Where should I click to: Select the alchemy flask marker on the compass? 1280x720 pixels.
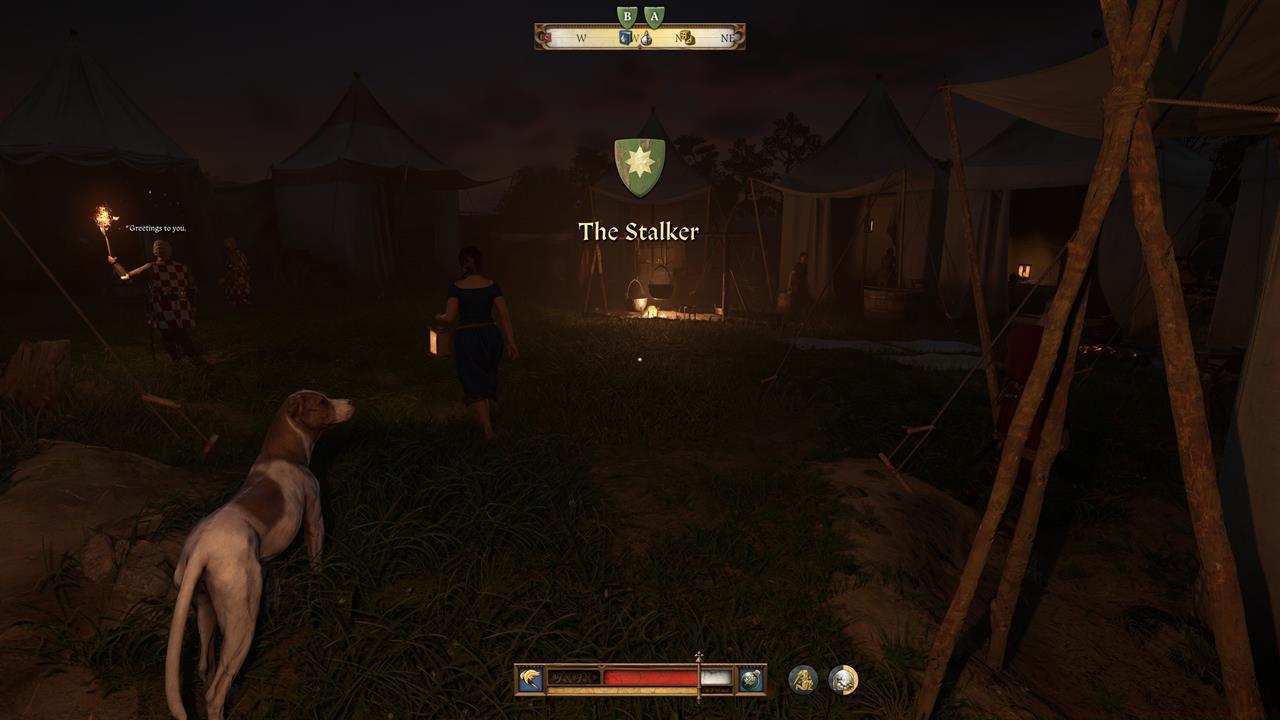647,39
